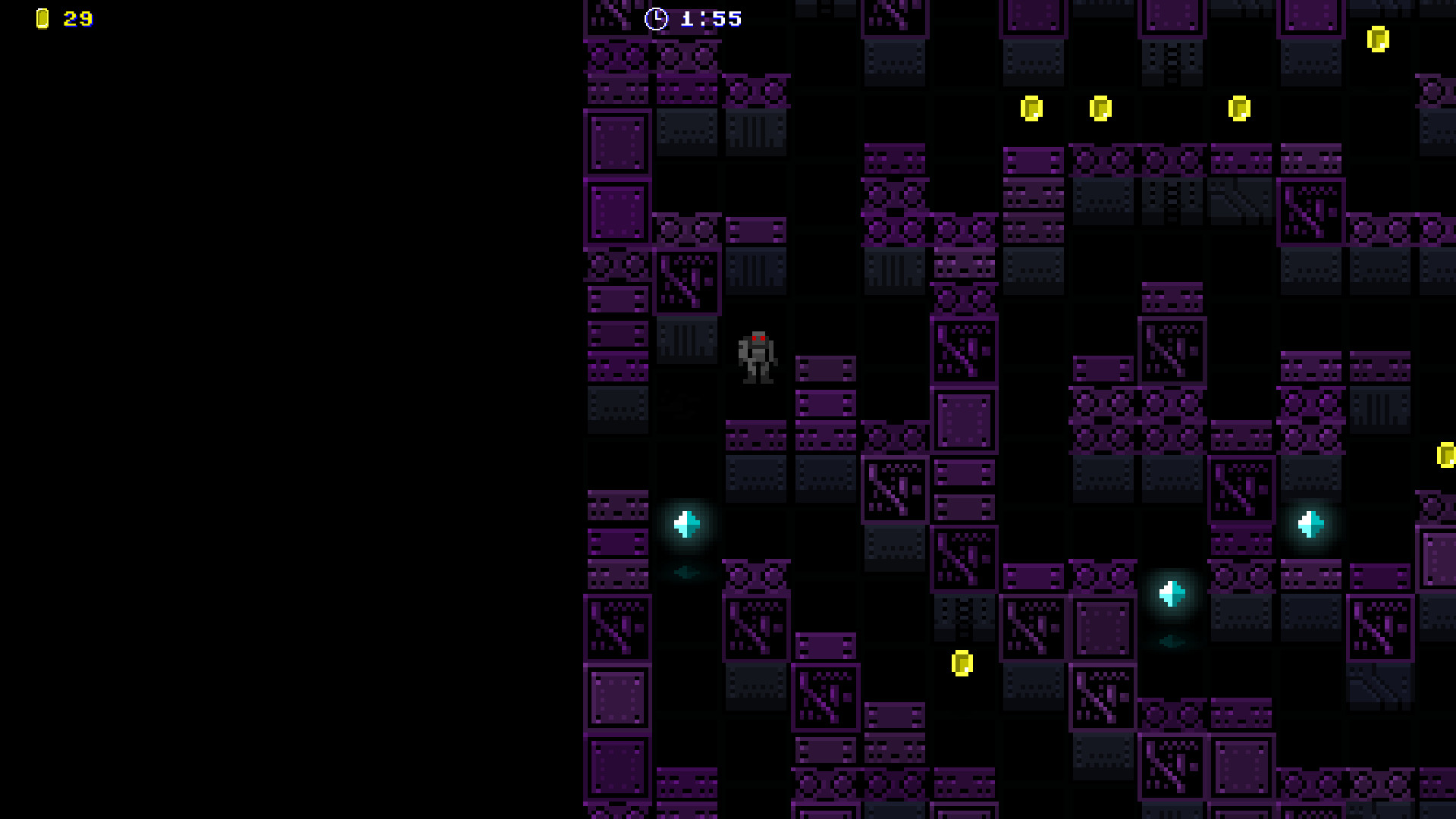This screenshot has width=1456, height=819.
Task: Click the cyan power-up near bottom center-right
Action: 1172,594
